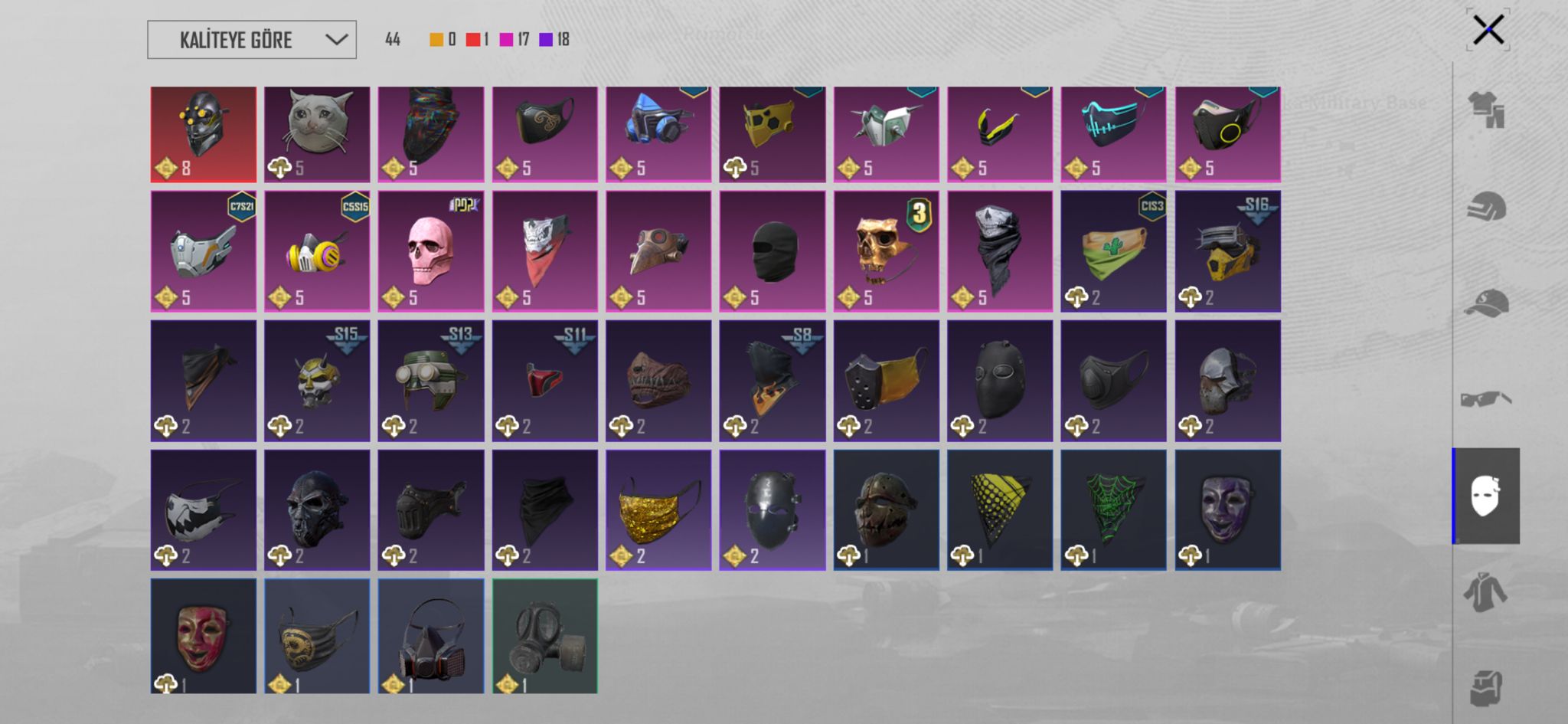Select the crying cat mask
Screen dimensions: 1568x724
pyautogui.click(x=317, y=134)
